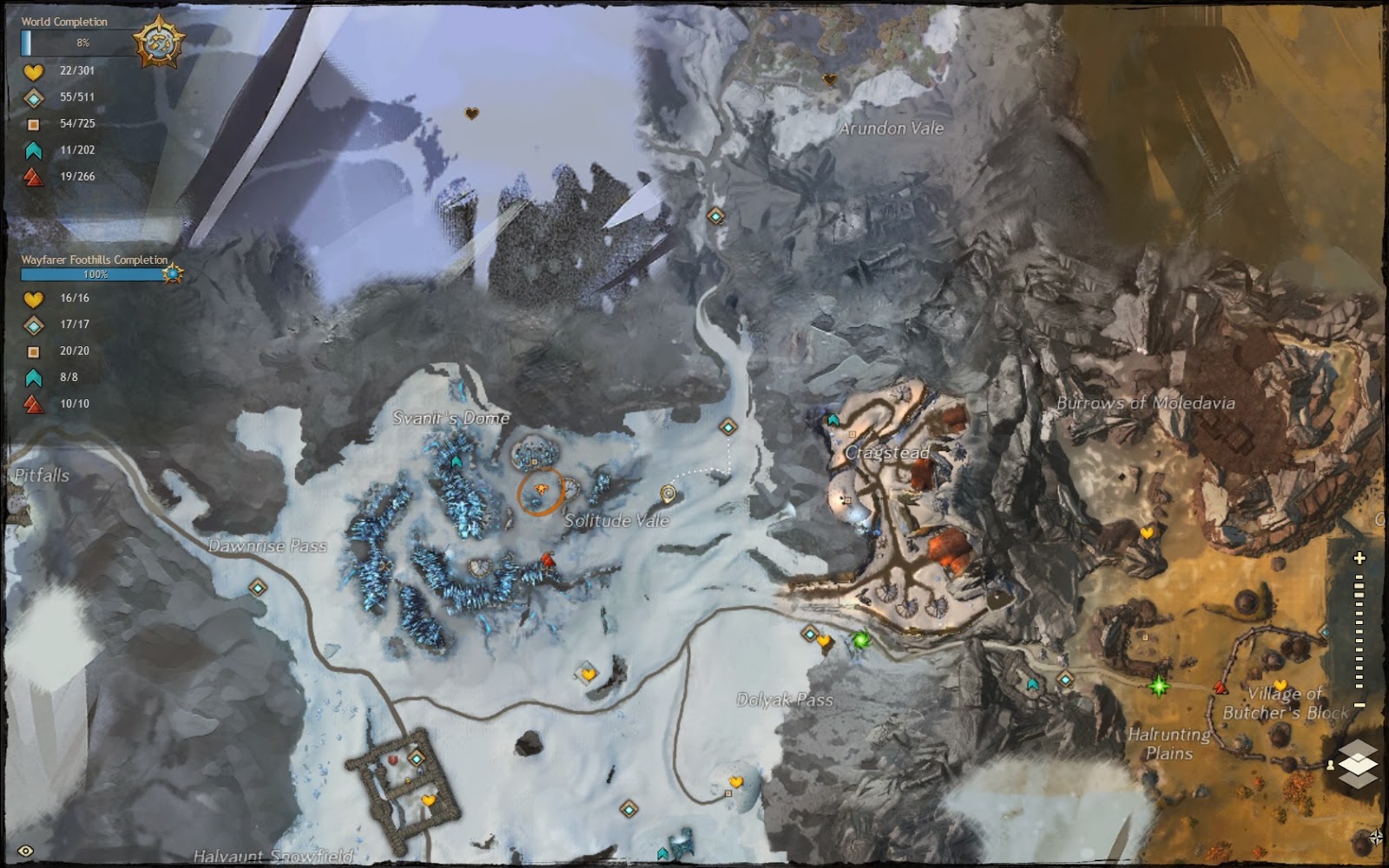Click the vista chevron inside Svanir's Dome
This screenshot has height=868, width=1389.
pyautogui.click(x=455, y=461)
